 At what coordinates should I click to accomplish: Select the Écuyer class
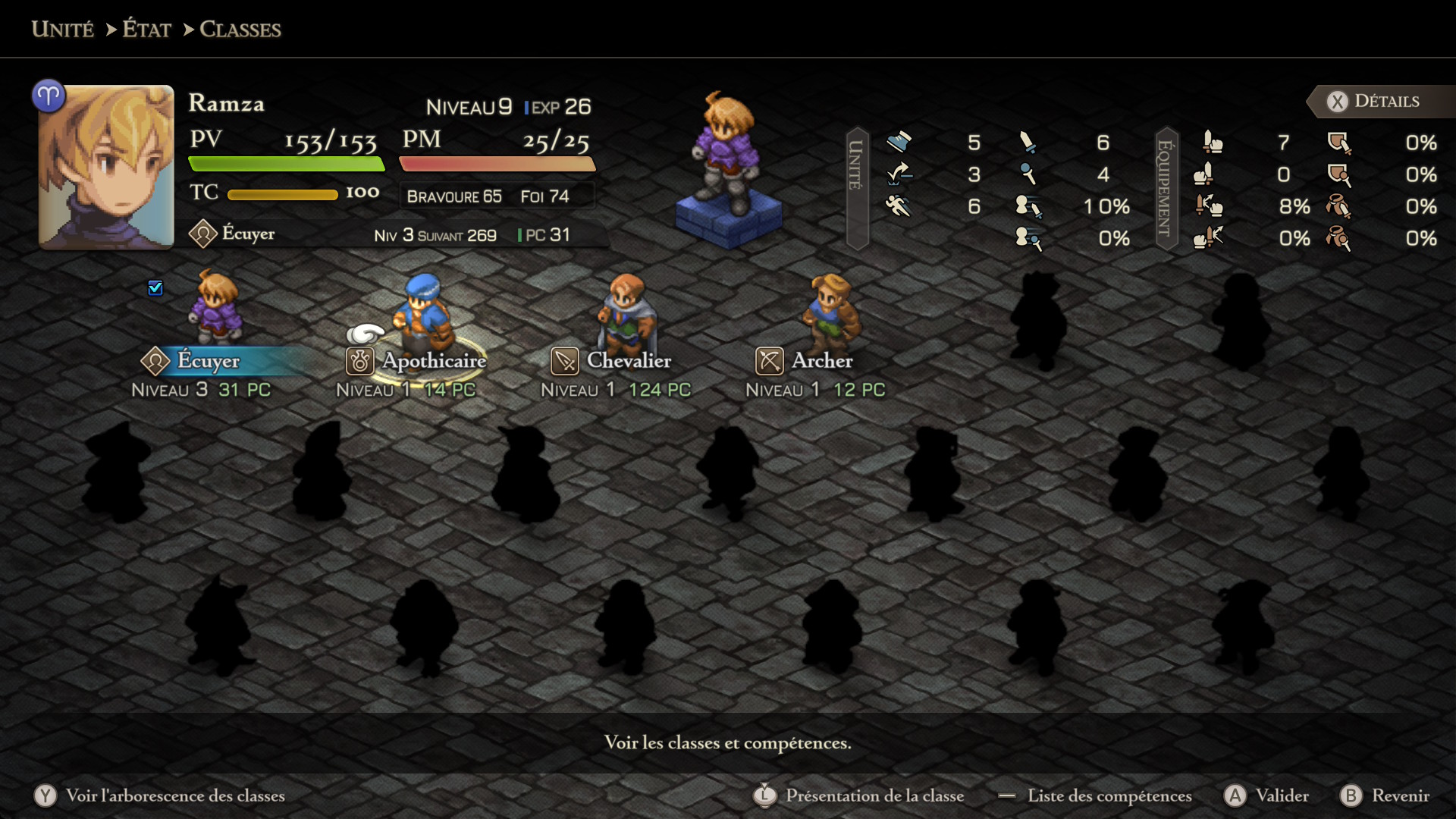208,361
